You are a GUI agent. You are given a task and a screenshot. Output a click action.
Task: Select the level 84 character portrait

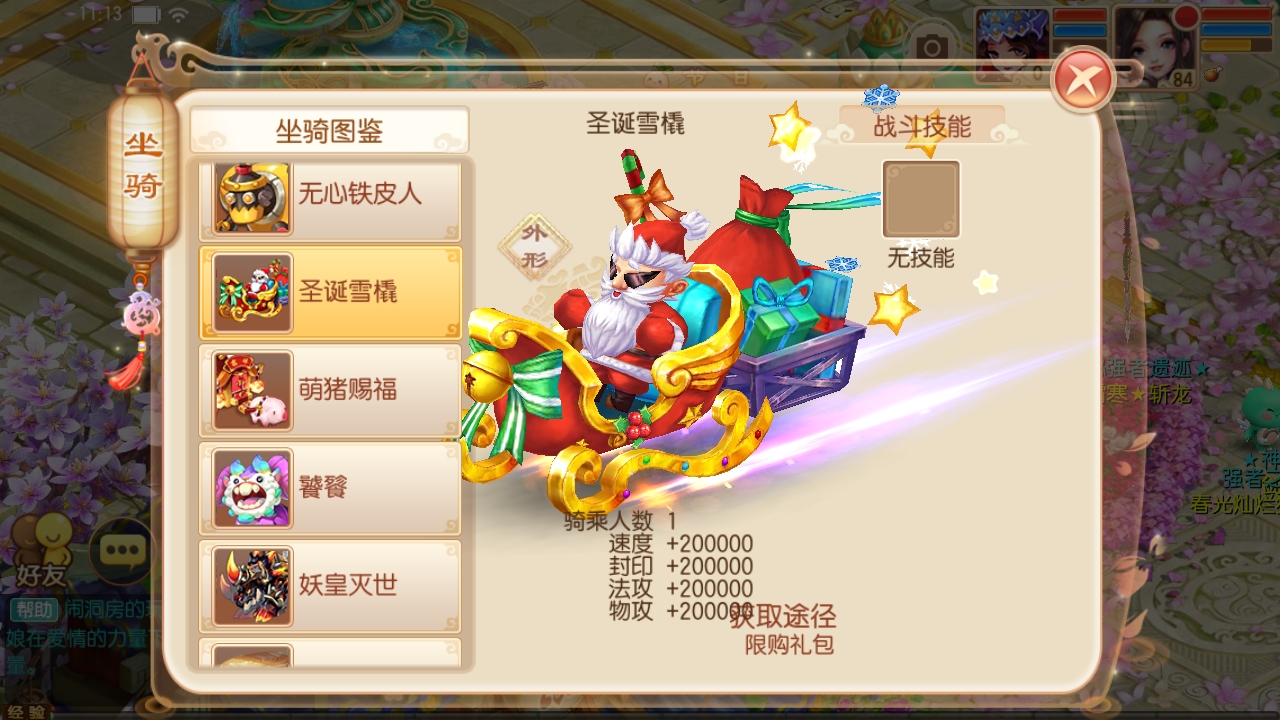pos(1156,46)
